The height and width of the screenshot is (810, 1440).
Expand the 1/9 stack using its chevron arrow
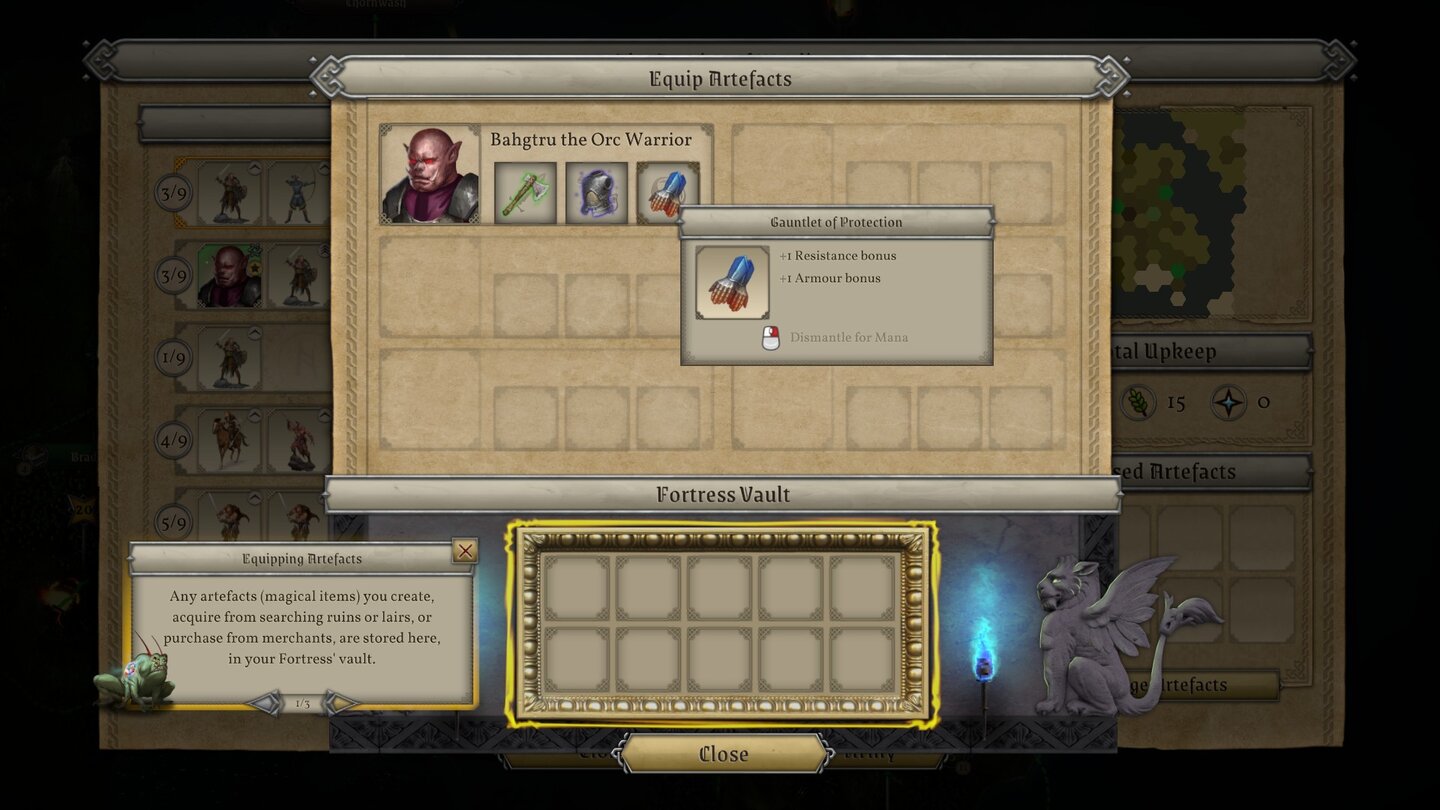255,331
